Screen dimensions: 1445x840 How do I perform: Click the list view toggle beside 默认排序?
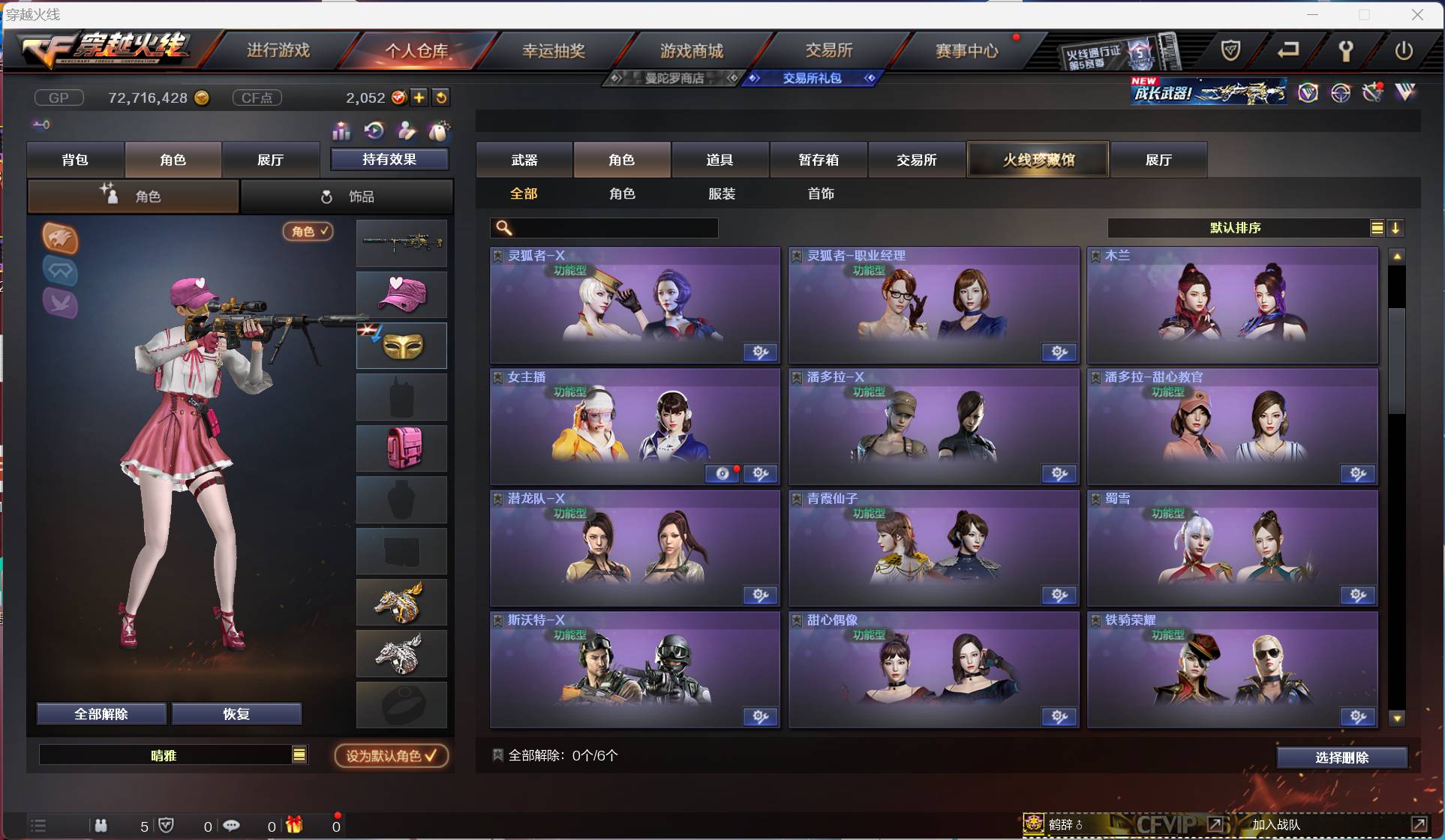pos(1377,228)
